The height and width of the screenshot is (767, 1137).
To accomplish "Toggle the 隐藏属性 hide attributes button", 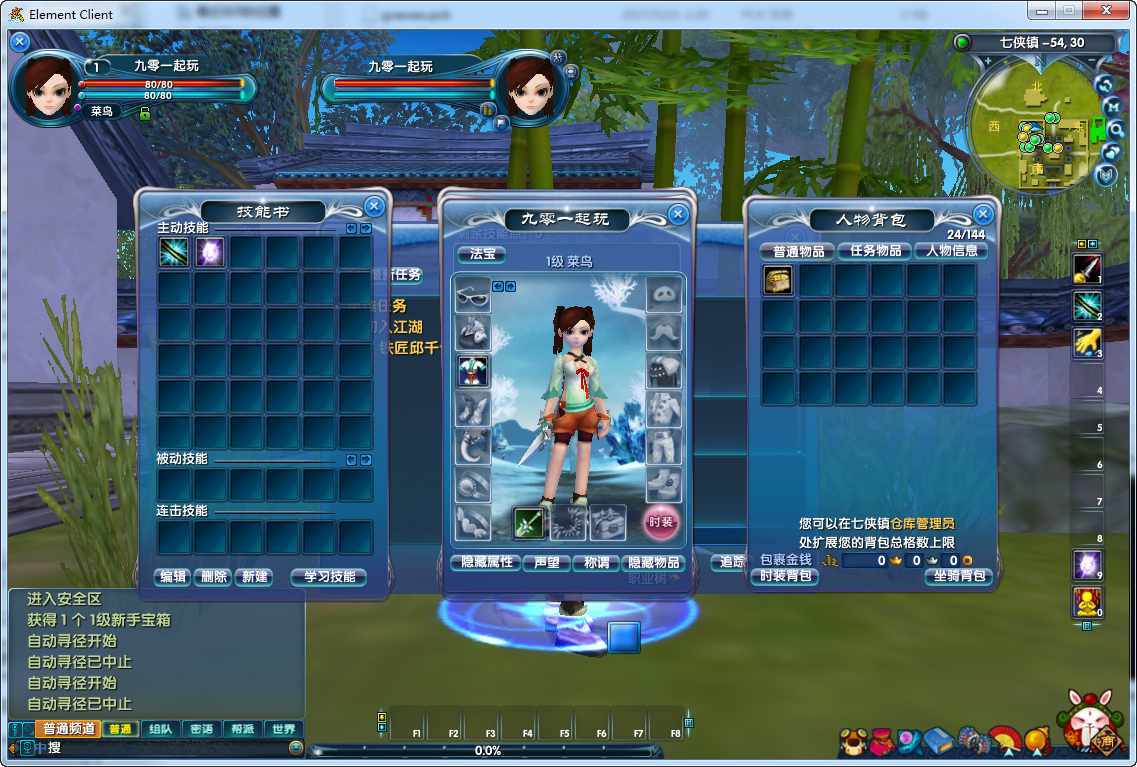I will point(486,563).
